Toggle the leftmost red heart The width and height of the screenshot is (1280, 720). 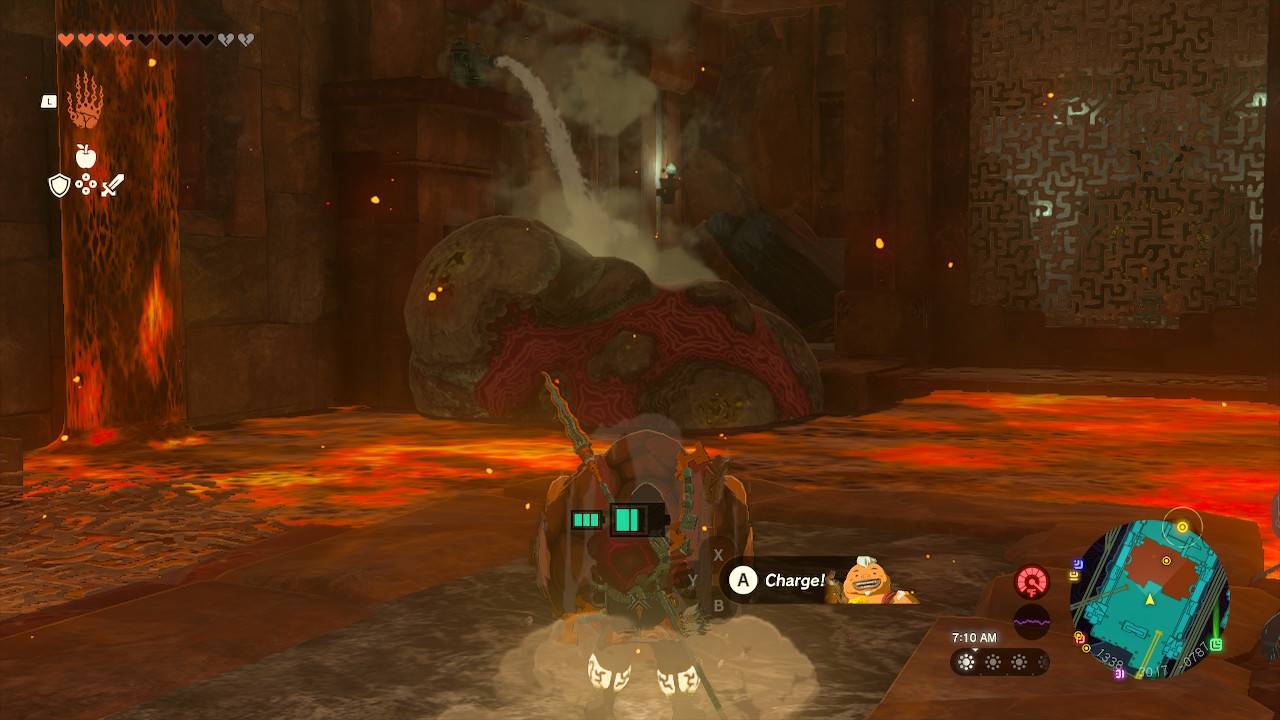[x=67, y=37]
